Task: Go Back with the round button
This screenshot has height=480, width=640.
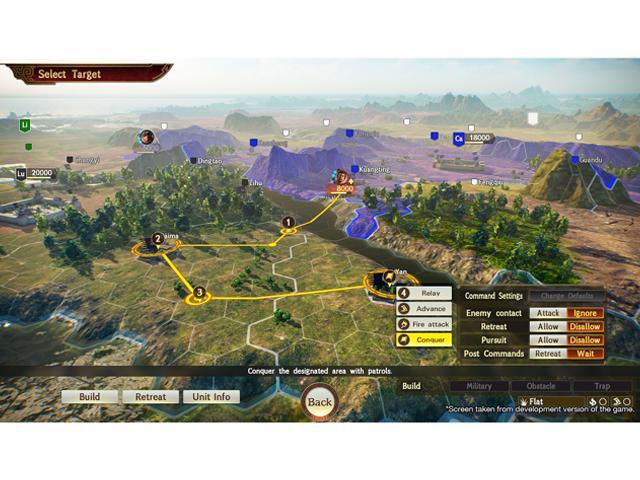Action: point(320,402)
